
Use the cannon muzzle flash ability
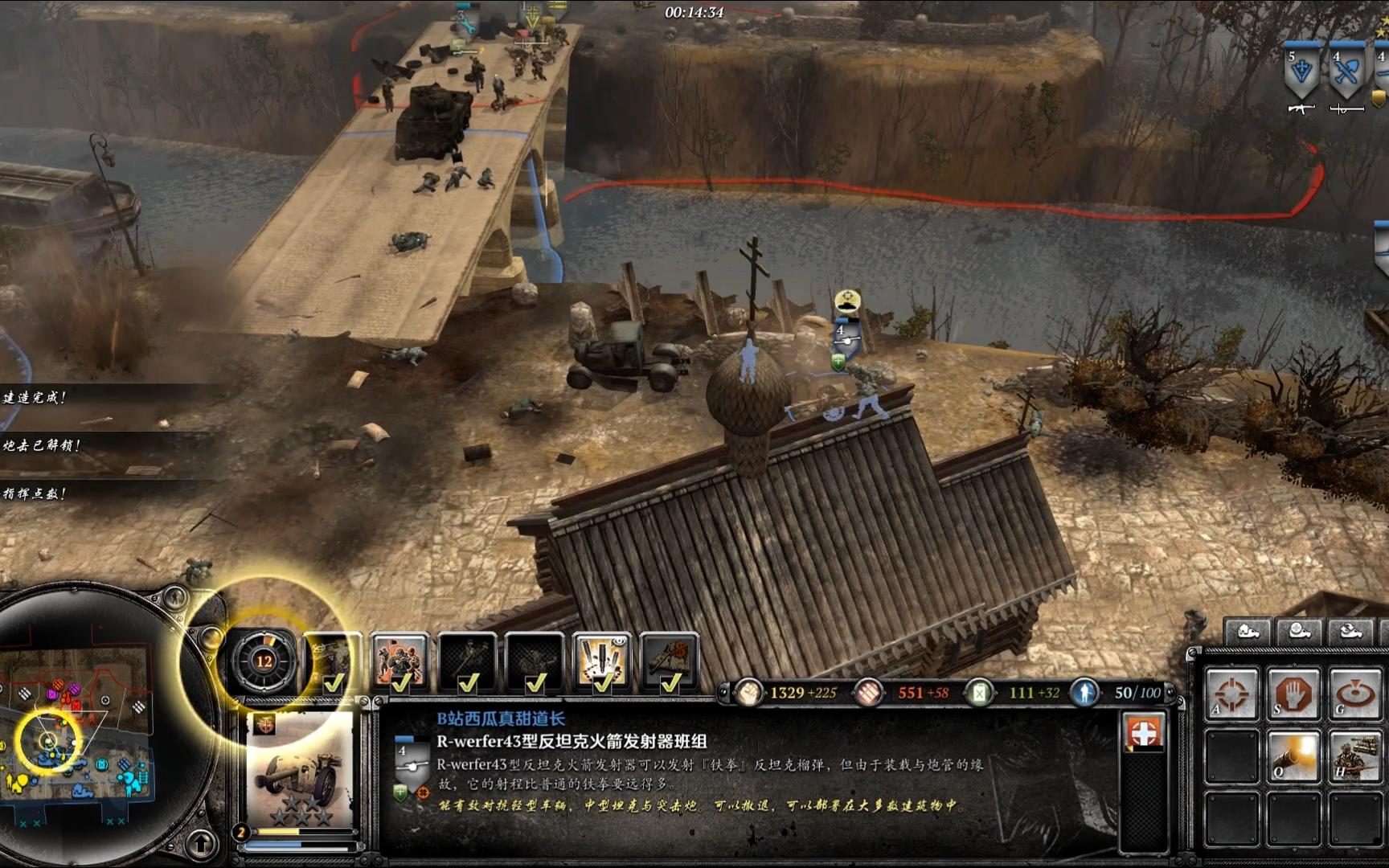click(x=1293, y=757)
